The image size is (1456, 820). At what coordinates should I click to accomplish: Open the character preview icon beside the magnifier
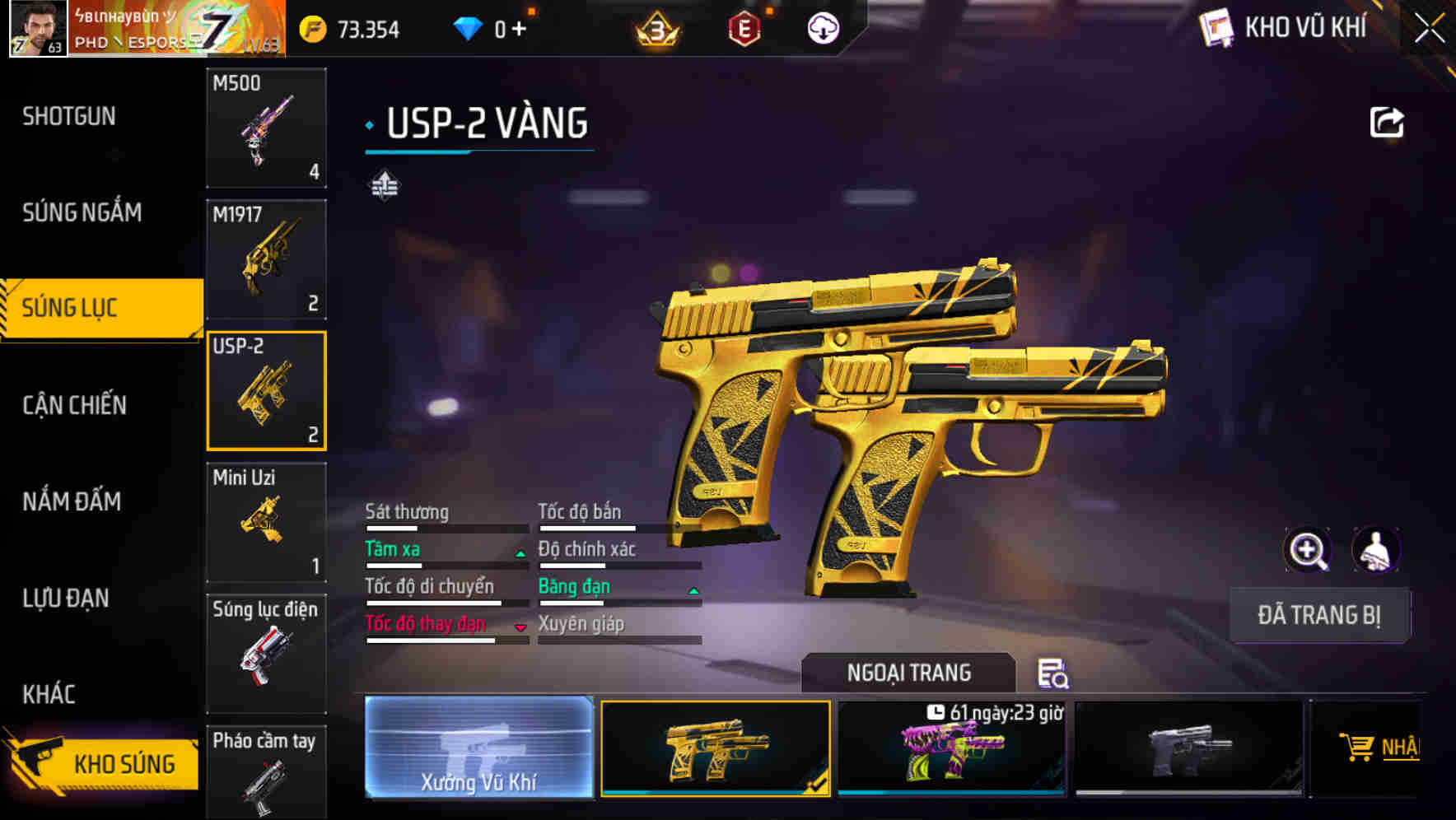(1377, 550)
